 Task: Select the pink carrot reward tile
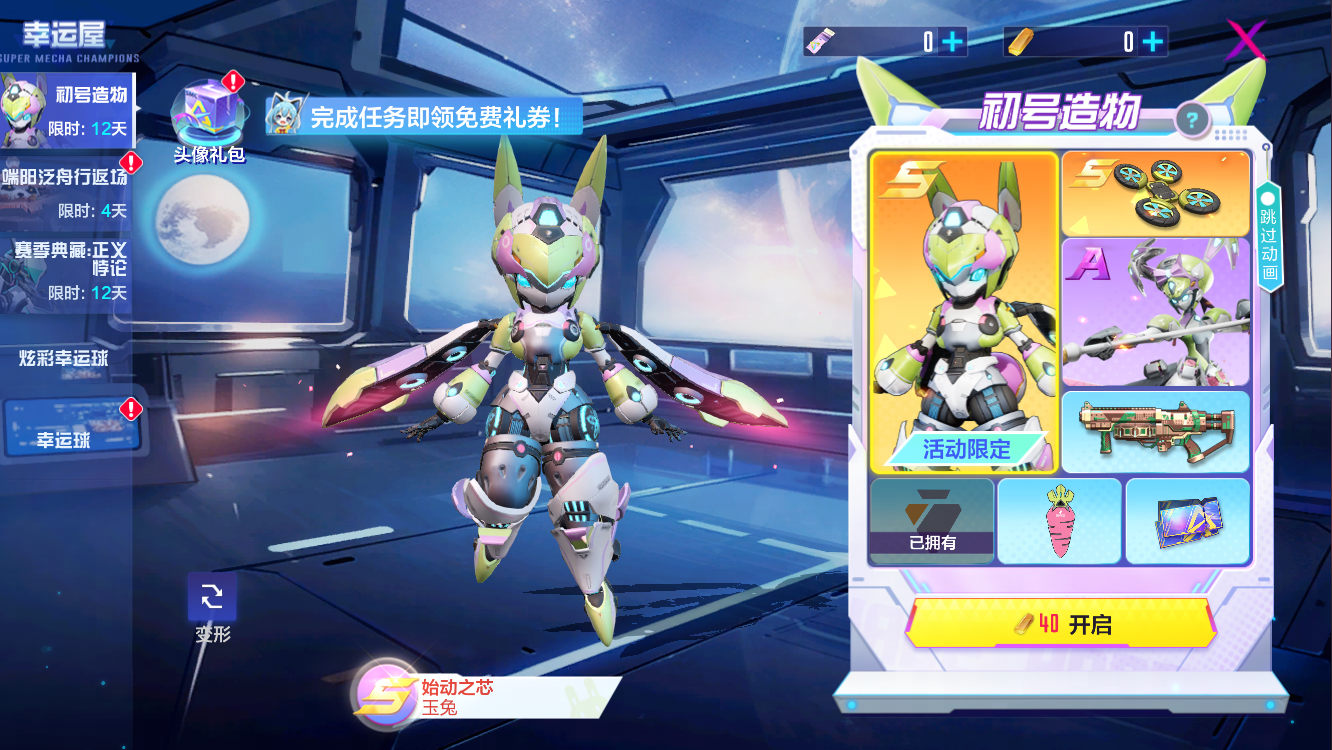[1059, 521]
